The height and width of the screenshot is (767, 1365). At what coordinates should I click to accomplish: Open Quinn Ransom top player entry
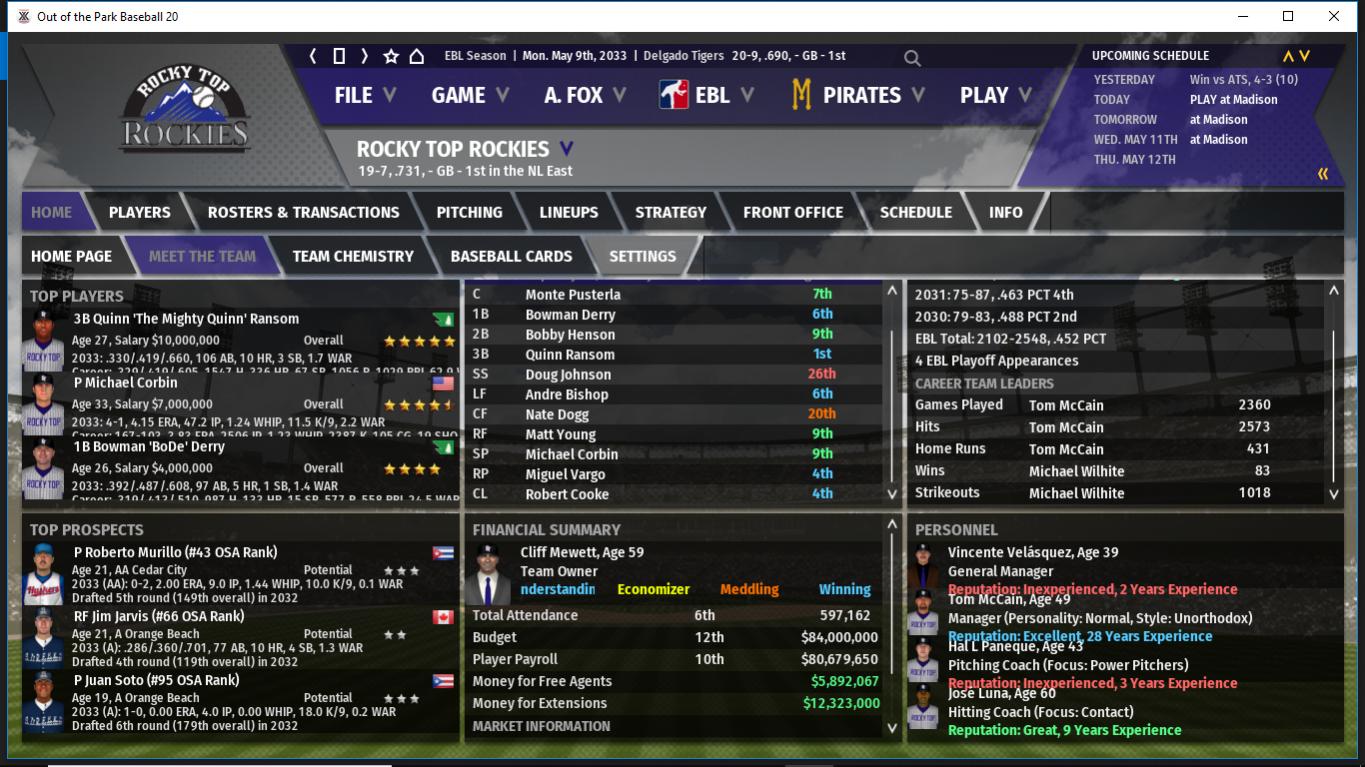pyautogui.click(x=186, y=319)
